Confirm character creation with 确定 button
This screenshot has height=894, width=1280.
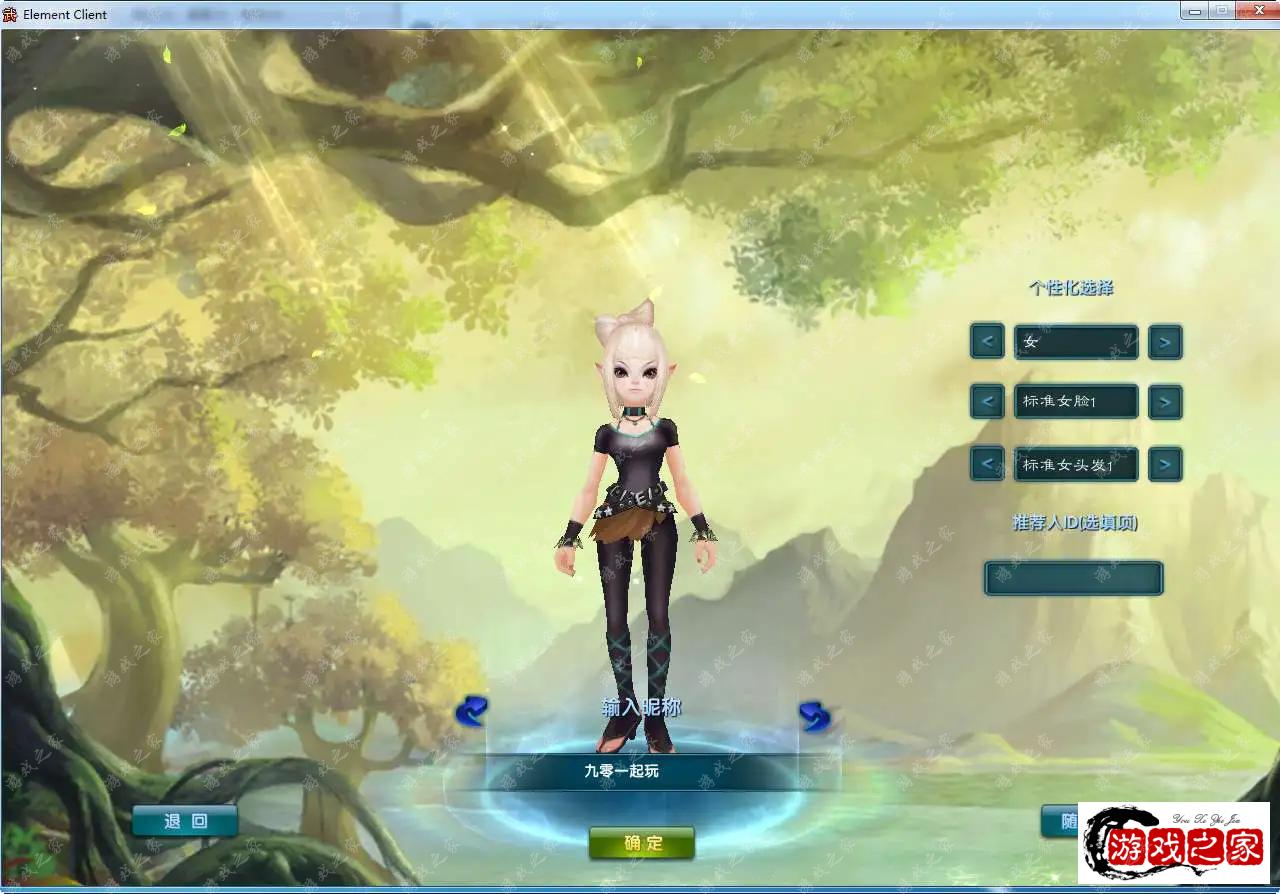[x=642, y=843]
